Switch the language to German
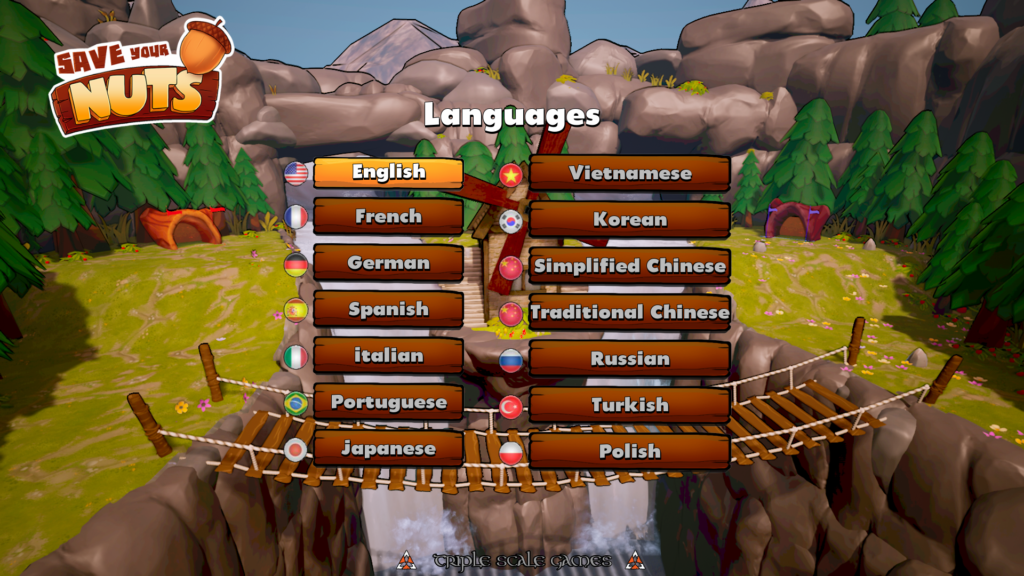This screenshot has height=576, width=1024. point(388,263)
